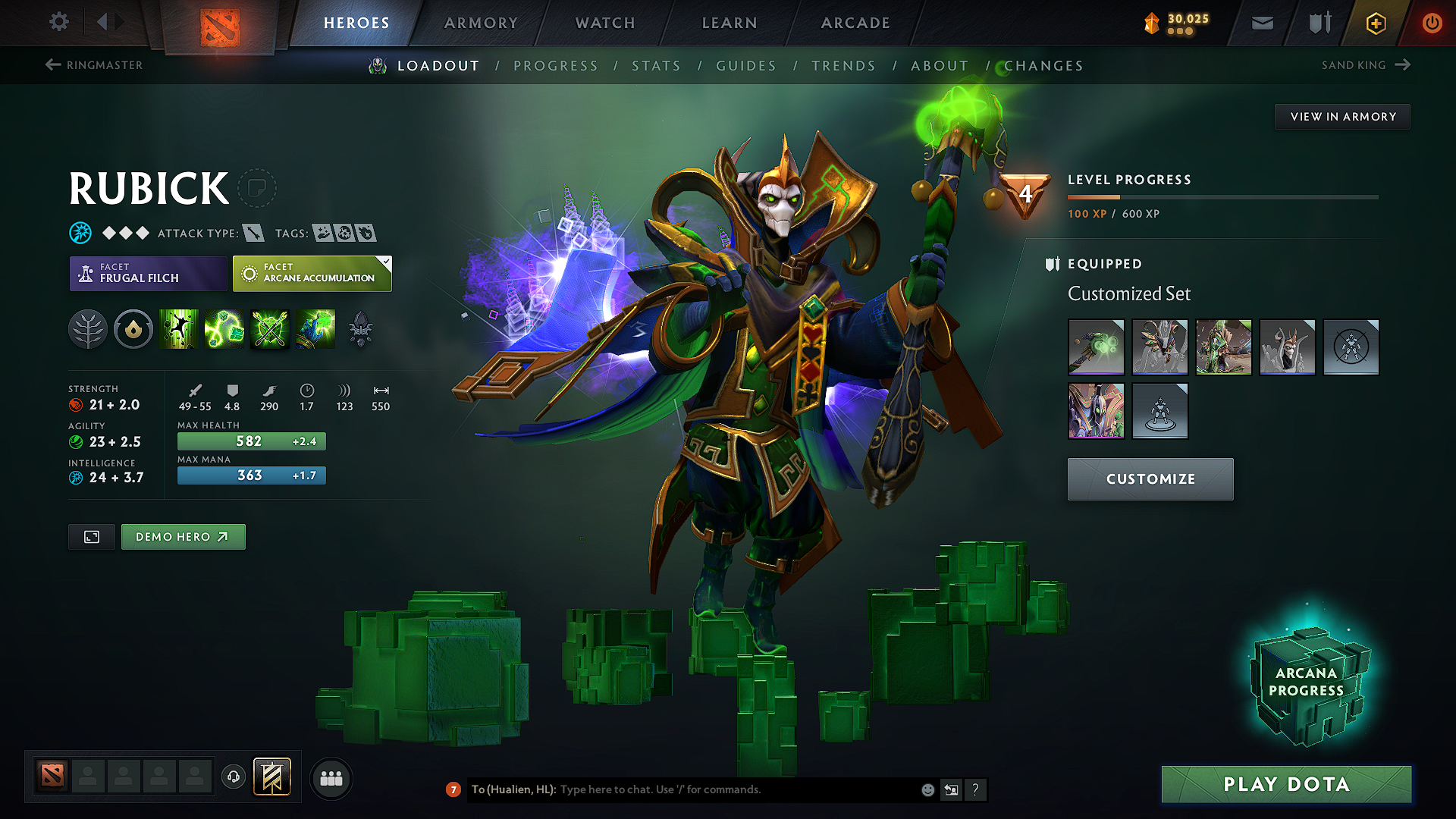Start matchmaking with Play Dota
The width and height of the screenshot is (1456, 819).
(x=1286, y=784)
